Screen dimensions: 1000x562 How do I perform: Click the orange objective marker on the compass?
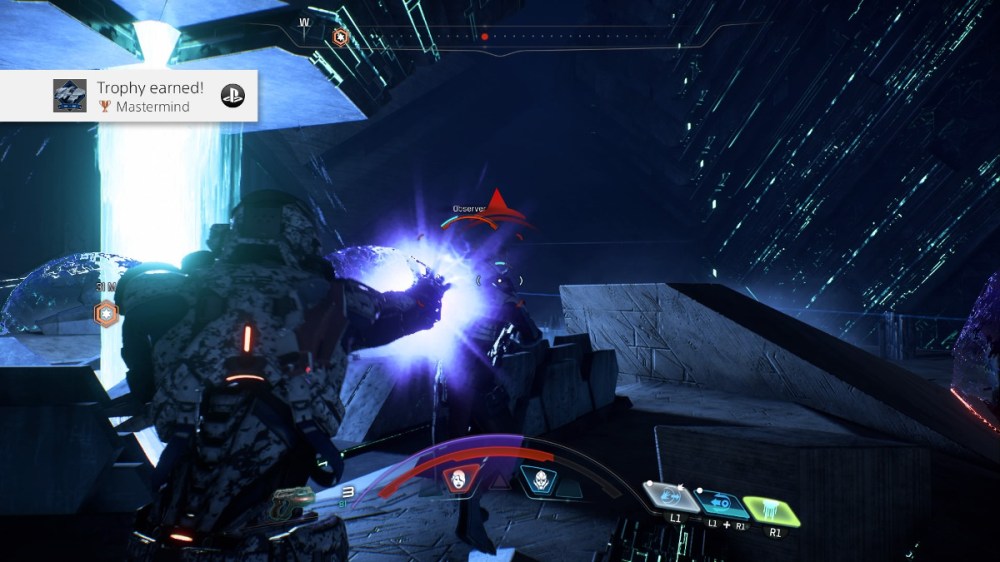click(341, 37)
